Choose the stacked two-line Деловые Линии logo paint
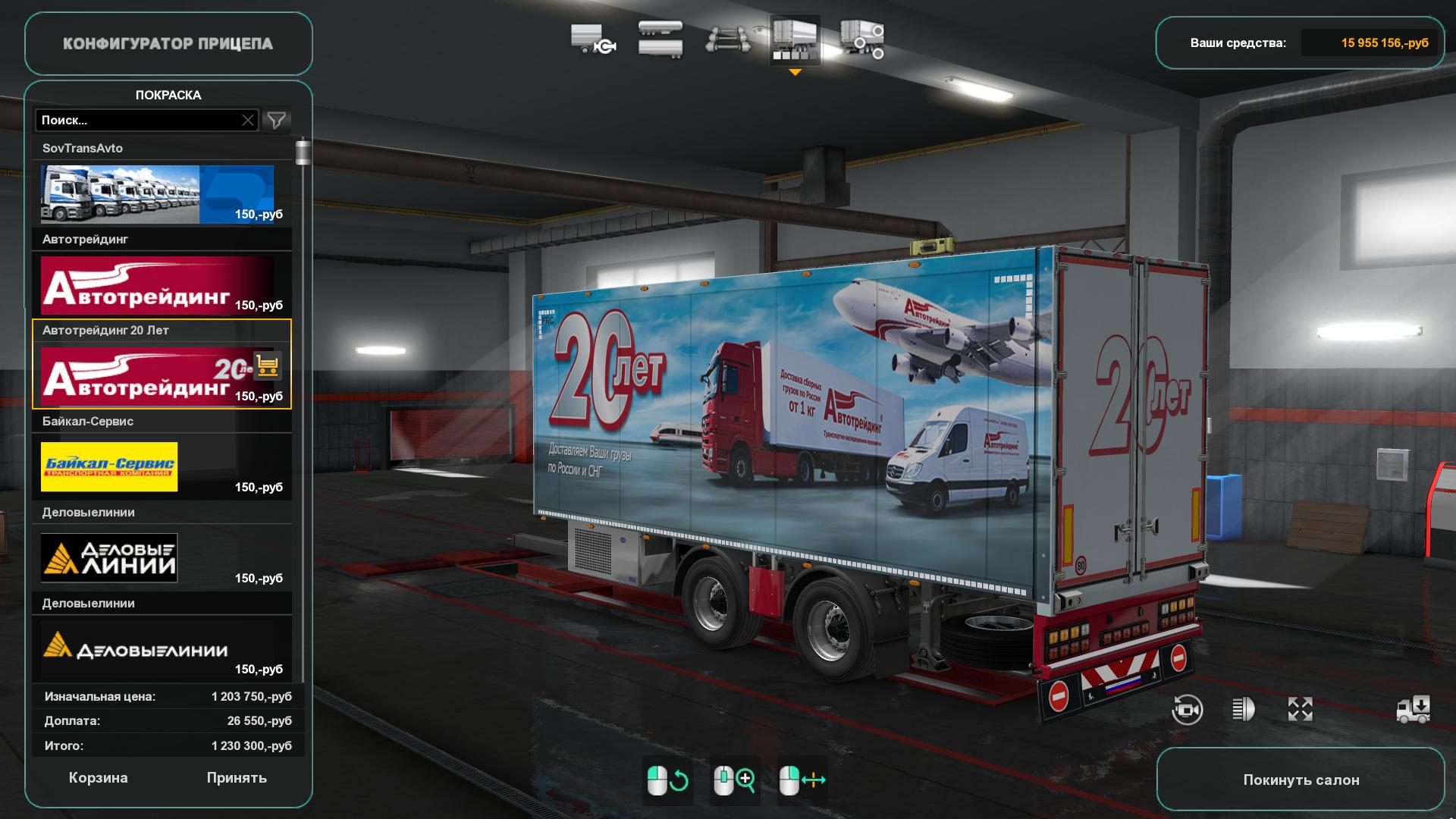 109,558
